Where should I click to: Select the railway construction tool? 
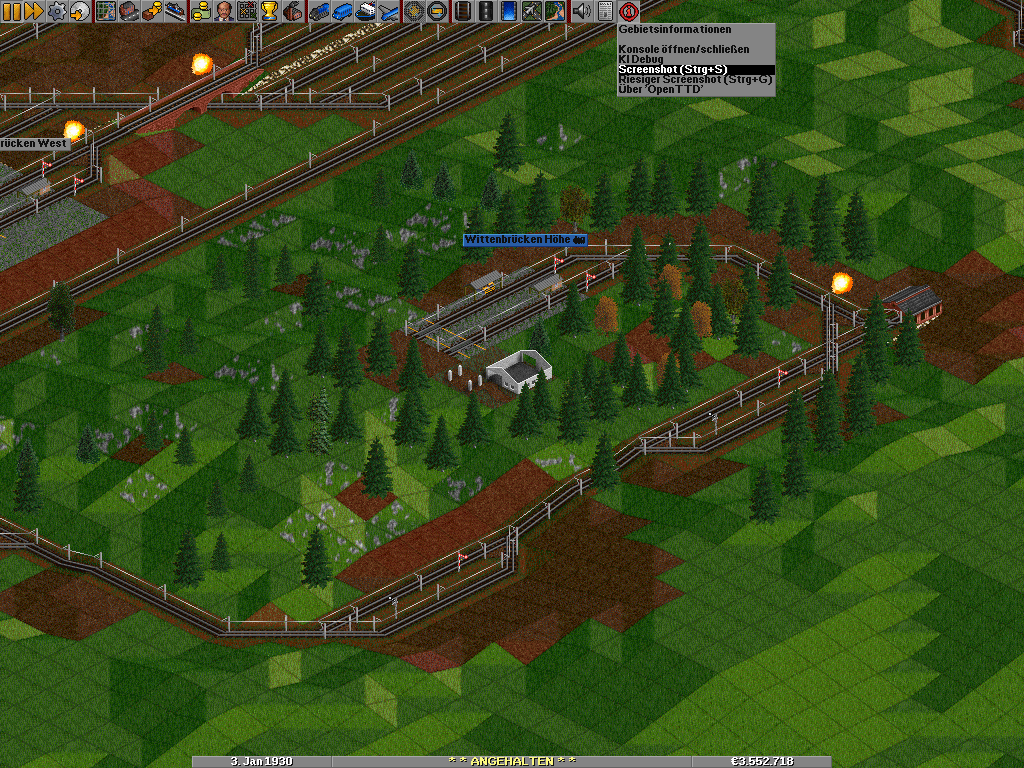click(x=463, y=11)
